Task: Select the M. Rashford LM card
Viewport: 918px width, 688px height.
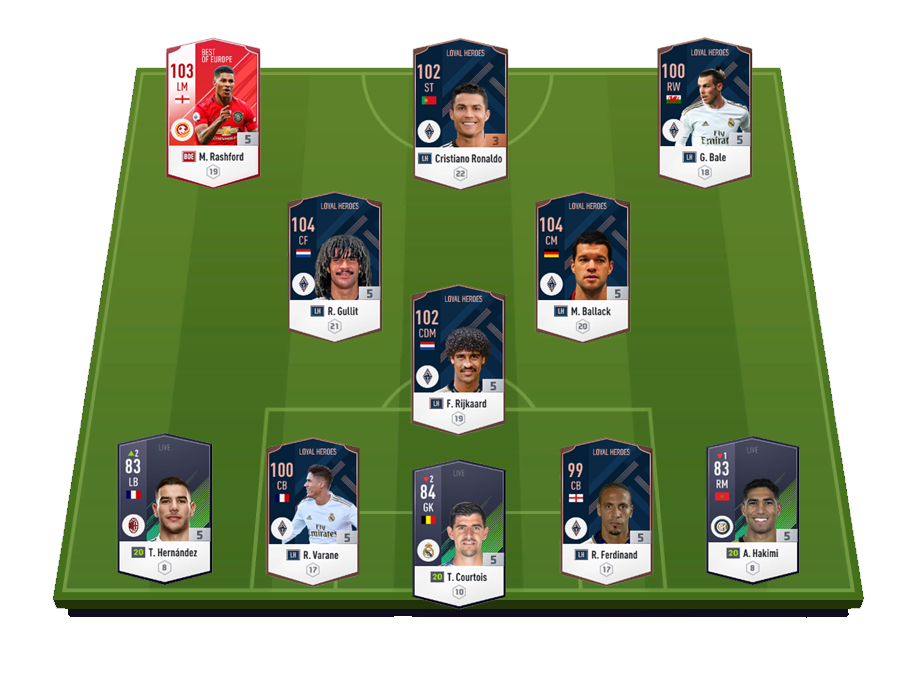Action: (212, 108)
